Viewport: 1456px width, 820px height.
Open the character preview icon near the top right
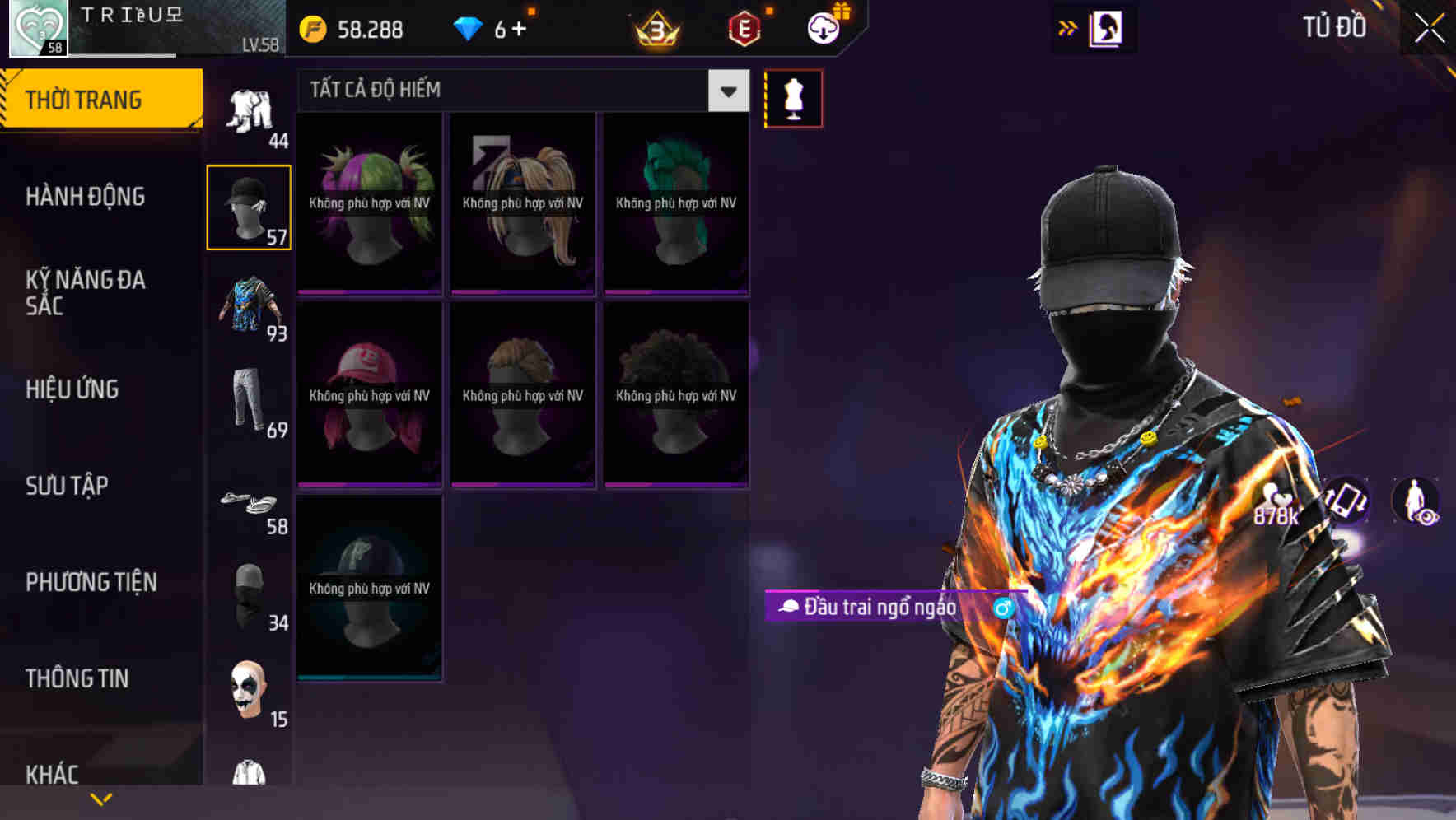pos(1106,27)
